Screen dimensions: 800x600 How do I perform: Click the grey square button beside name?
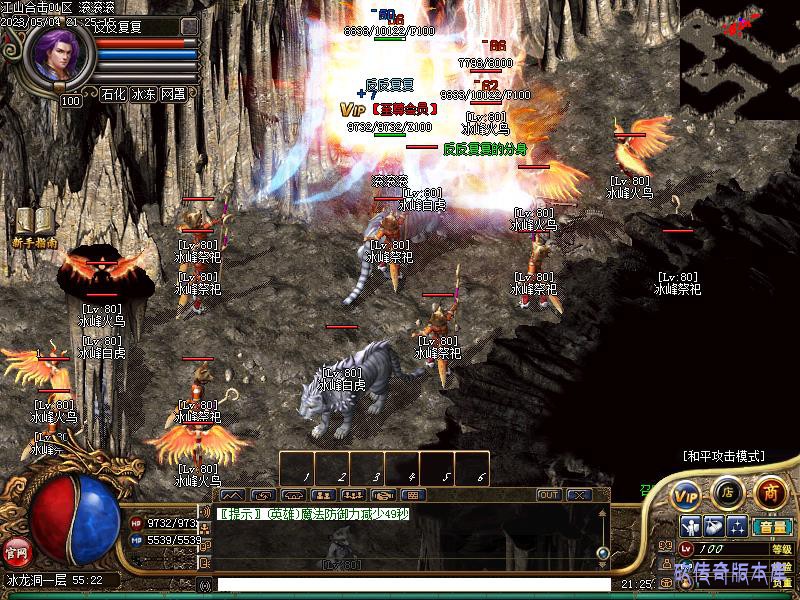(189, 26)
